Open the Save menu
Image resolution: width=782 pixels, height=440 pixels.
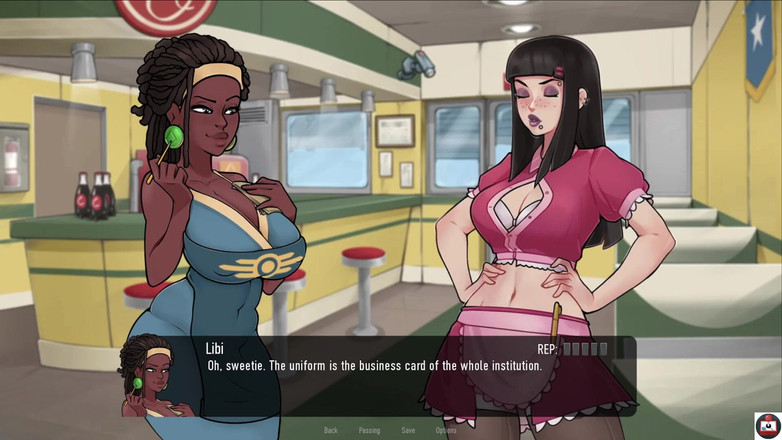coord(408,430)
